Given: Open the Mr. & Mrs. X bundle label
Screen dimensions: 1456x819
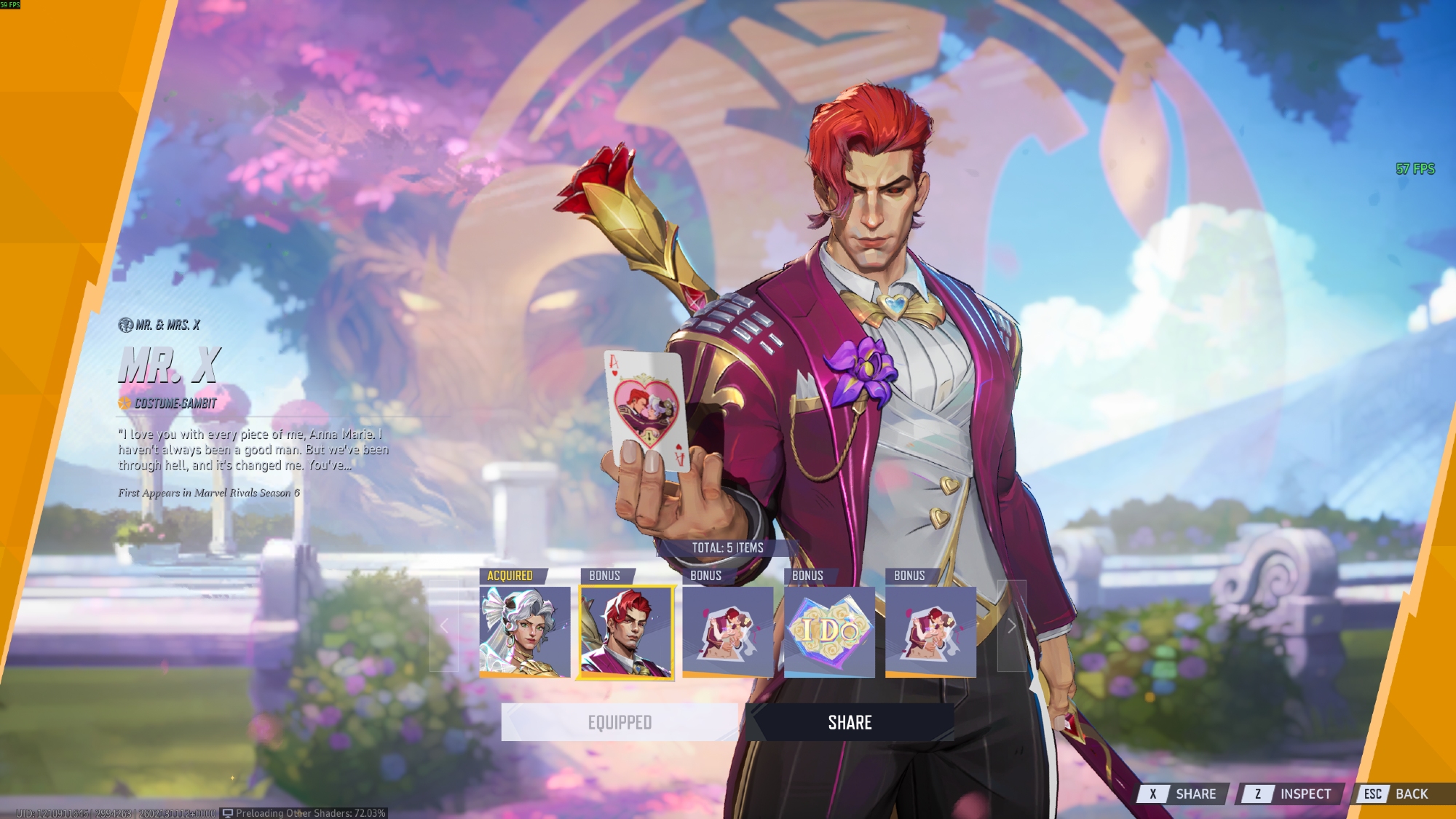Looking at the screenshot, I should (159, 325).
